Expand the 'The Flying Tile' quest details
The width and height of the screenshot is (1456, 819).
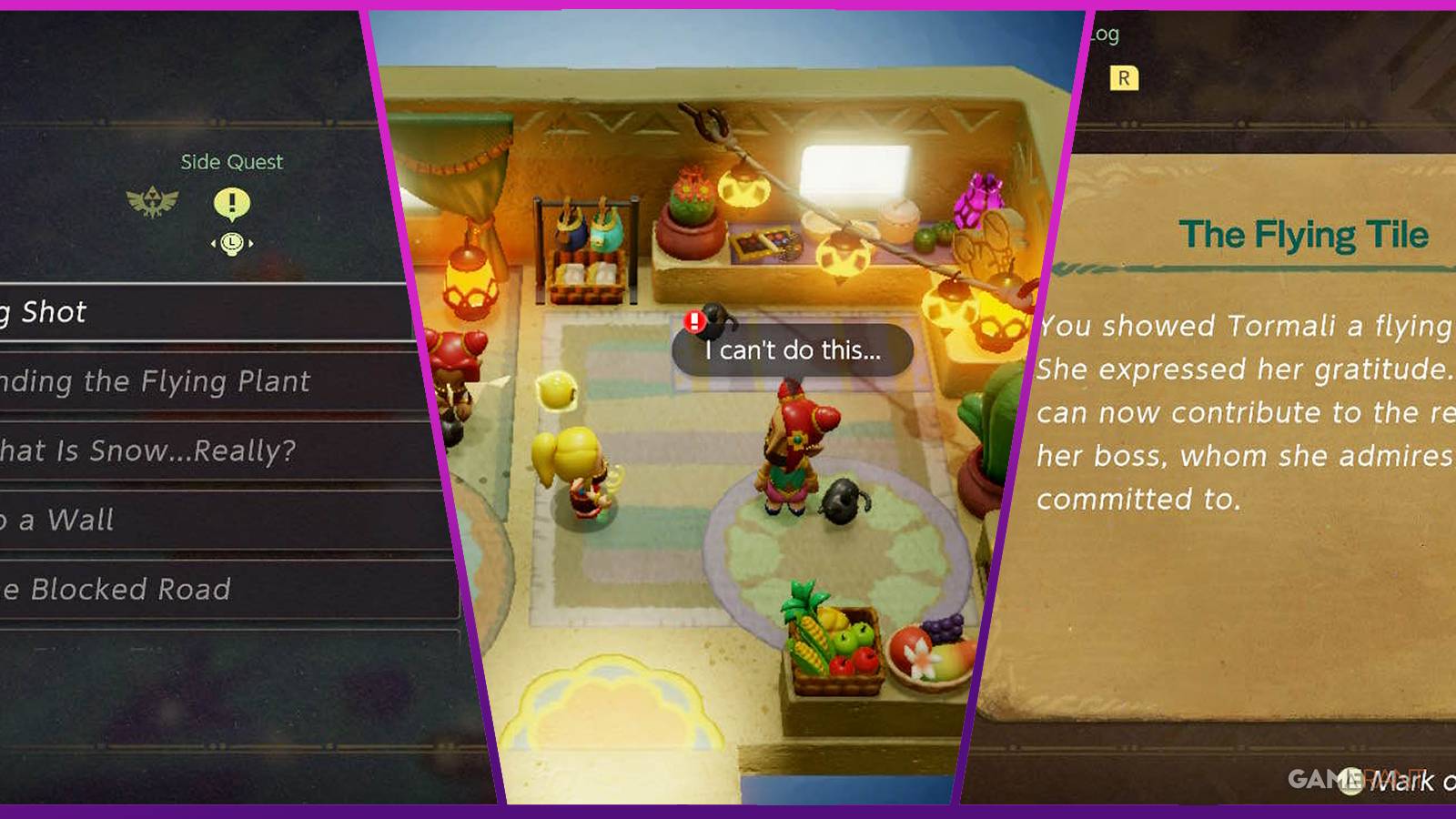[1306, 233]
